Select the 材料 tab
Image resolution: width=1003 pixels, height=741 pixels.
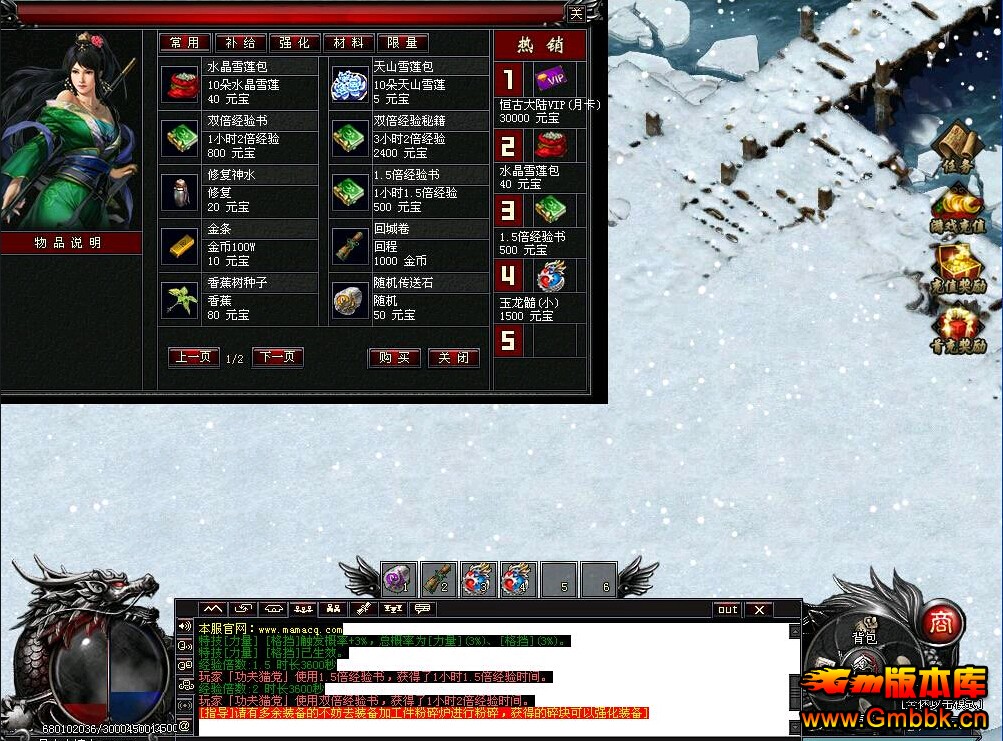pyautogui.click(x=348, y=43)
